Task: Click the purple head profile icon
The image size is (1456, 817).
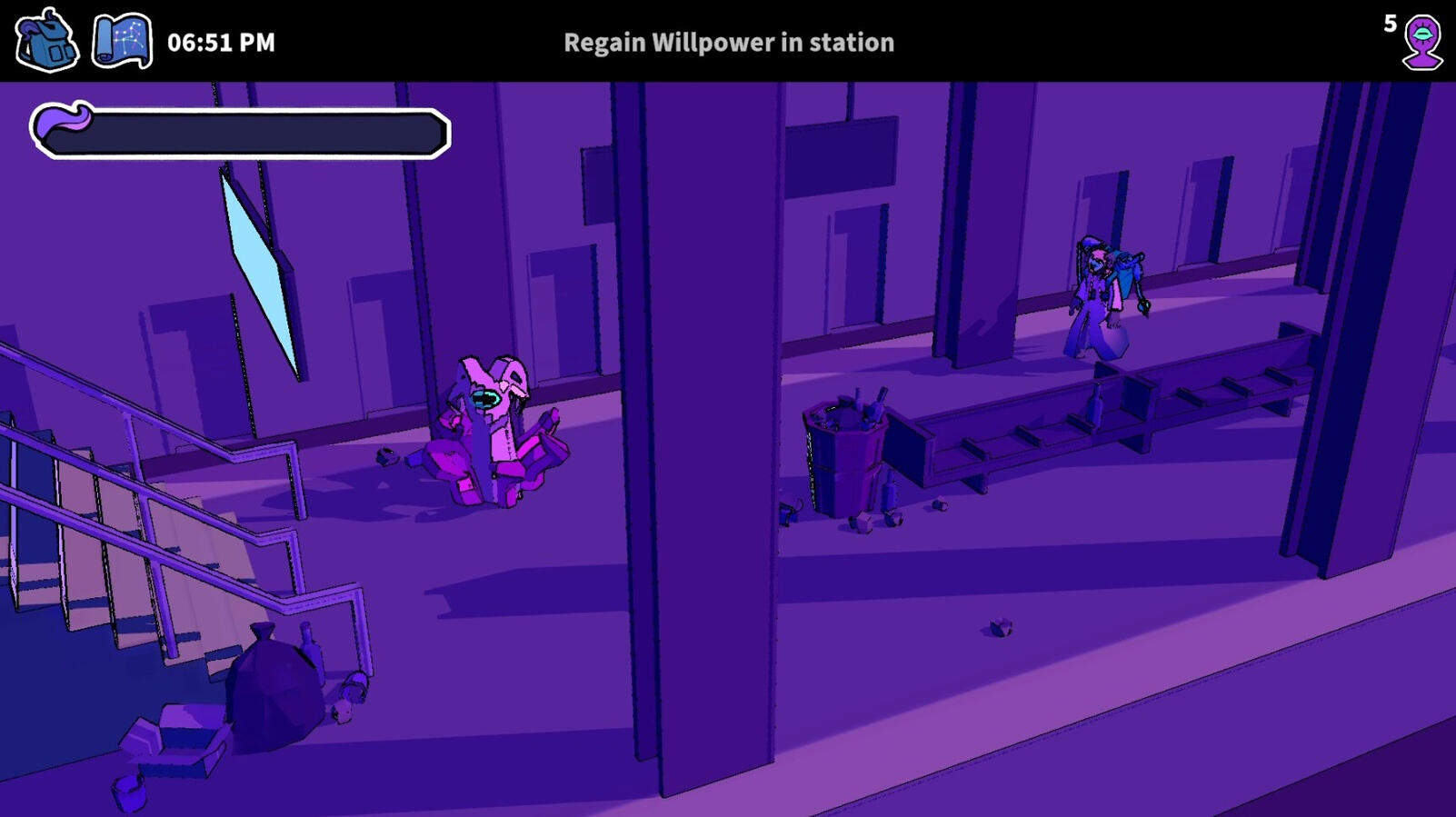Action: [x=1421, y=42]
